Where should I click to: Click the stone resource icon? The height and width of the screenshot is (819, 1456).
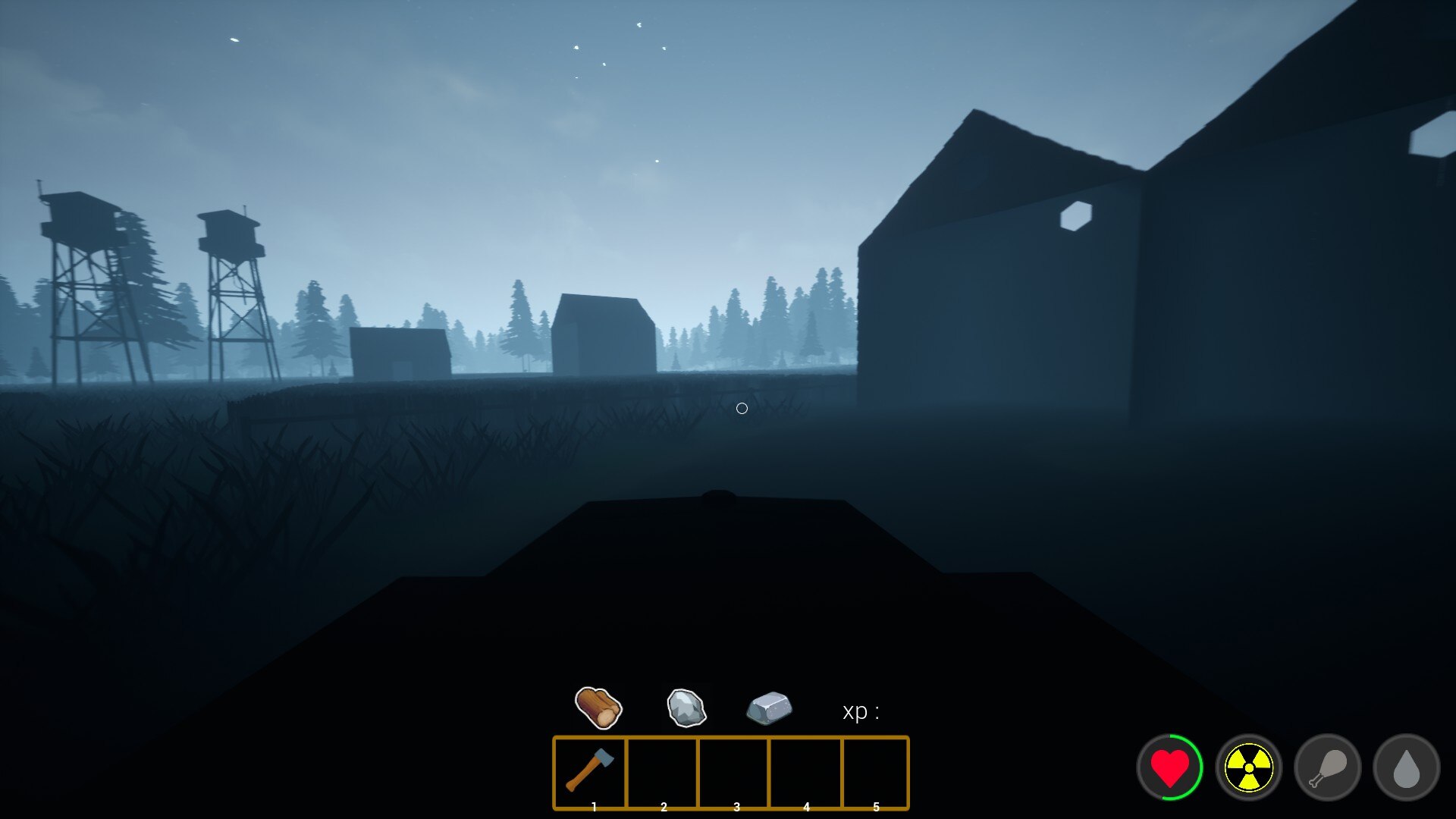point(686,708)
